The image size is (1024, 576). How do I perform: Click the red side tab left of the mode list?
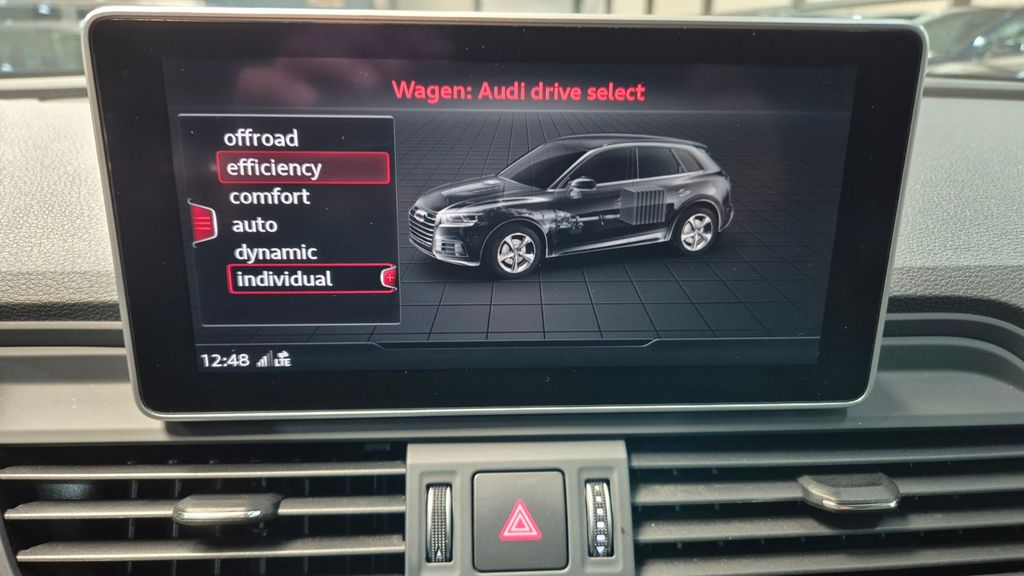pyautogui.click(x=203, y=221)
